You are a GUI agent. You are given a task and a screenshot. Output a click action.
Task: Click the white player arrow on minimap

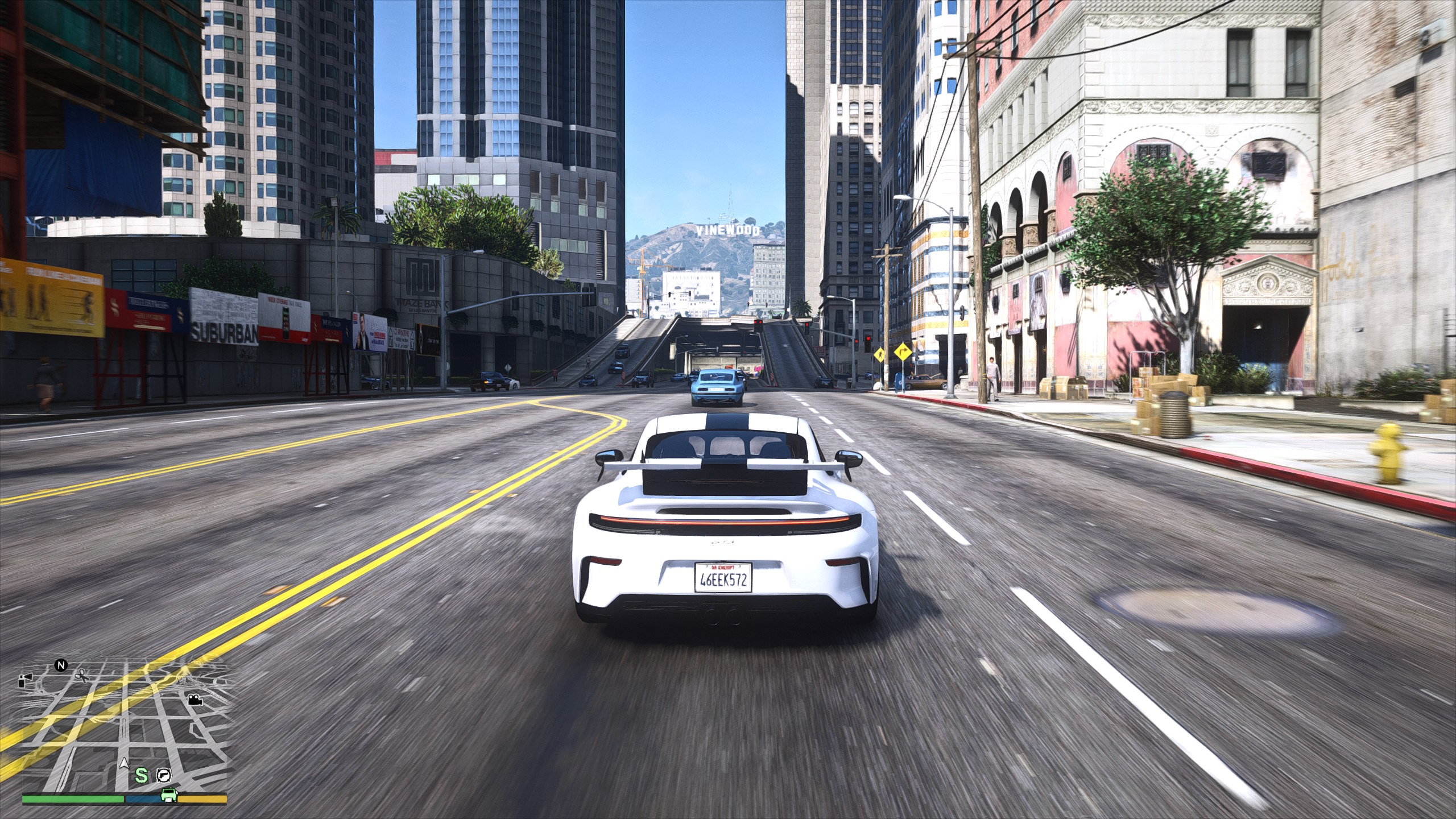coord(124,764)
